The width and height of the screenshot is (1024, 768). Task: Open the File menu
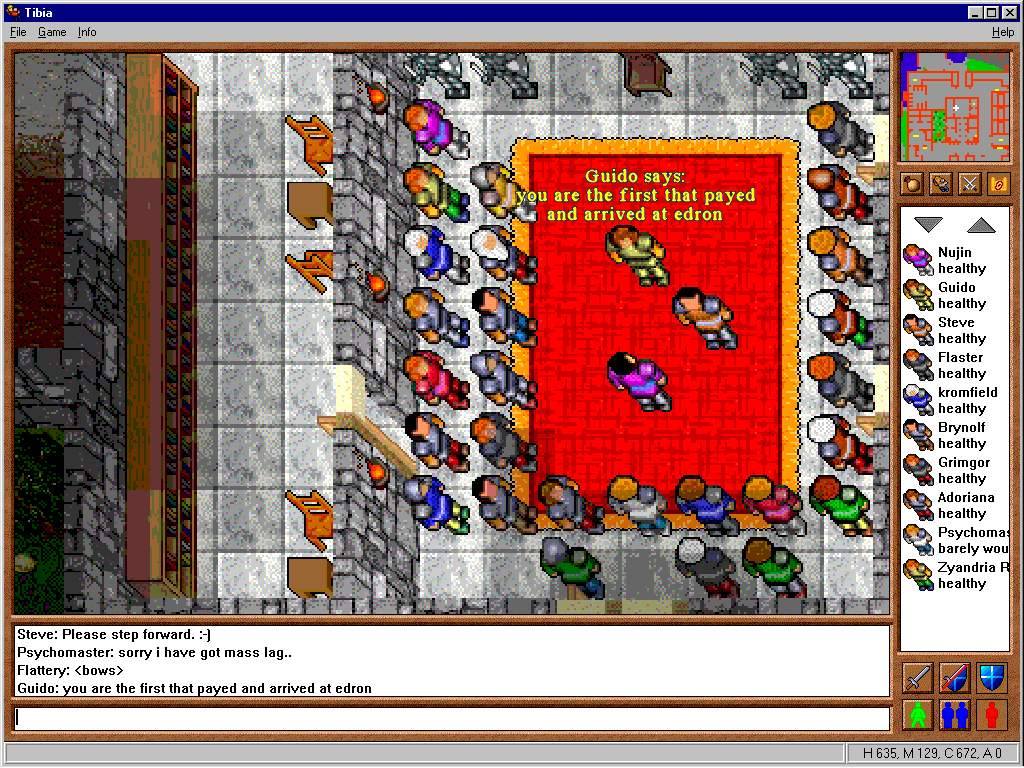point(18,32)
